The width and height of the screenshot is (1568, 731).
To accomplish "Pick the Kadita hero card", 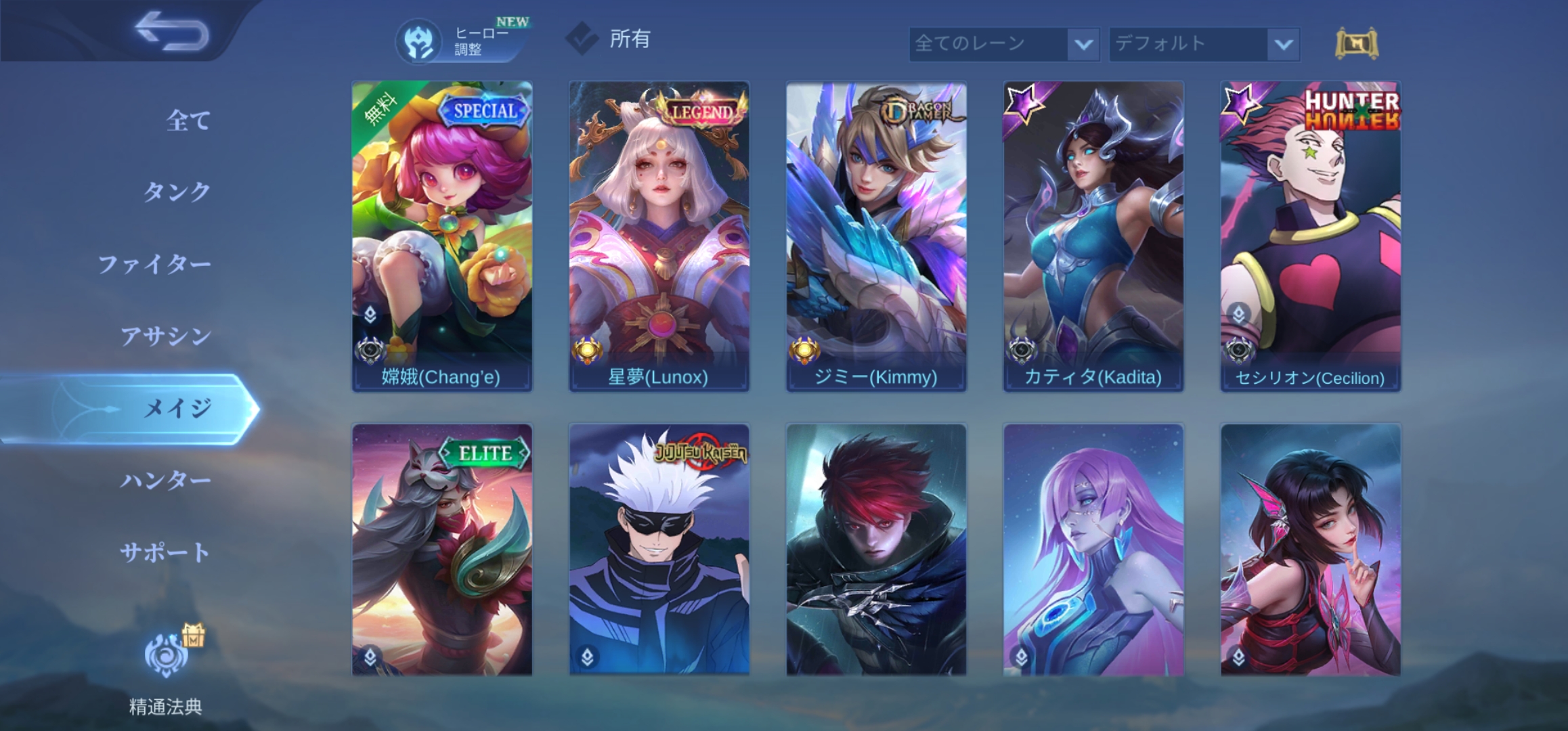I will point(1093,236).
